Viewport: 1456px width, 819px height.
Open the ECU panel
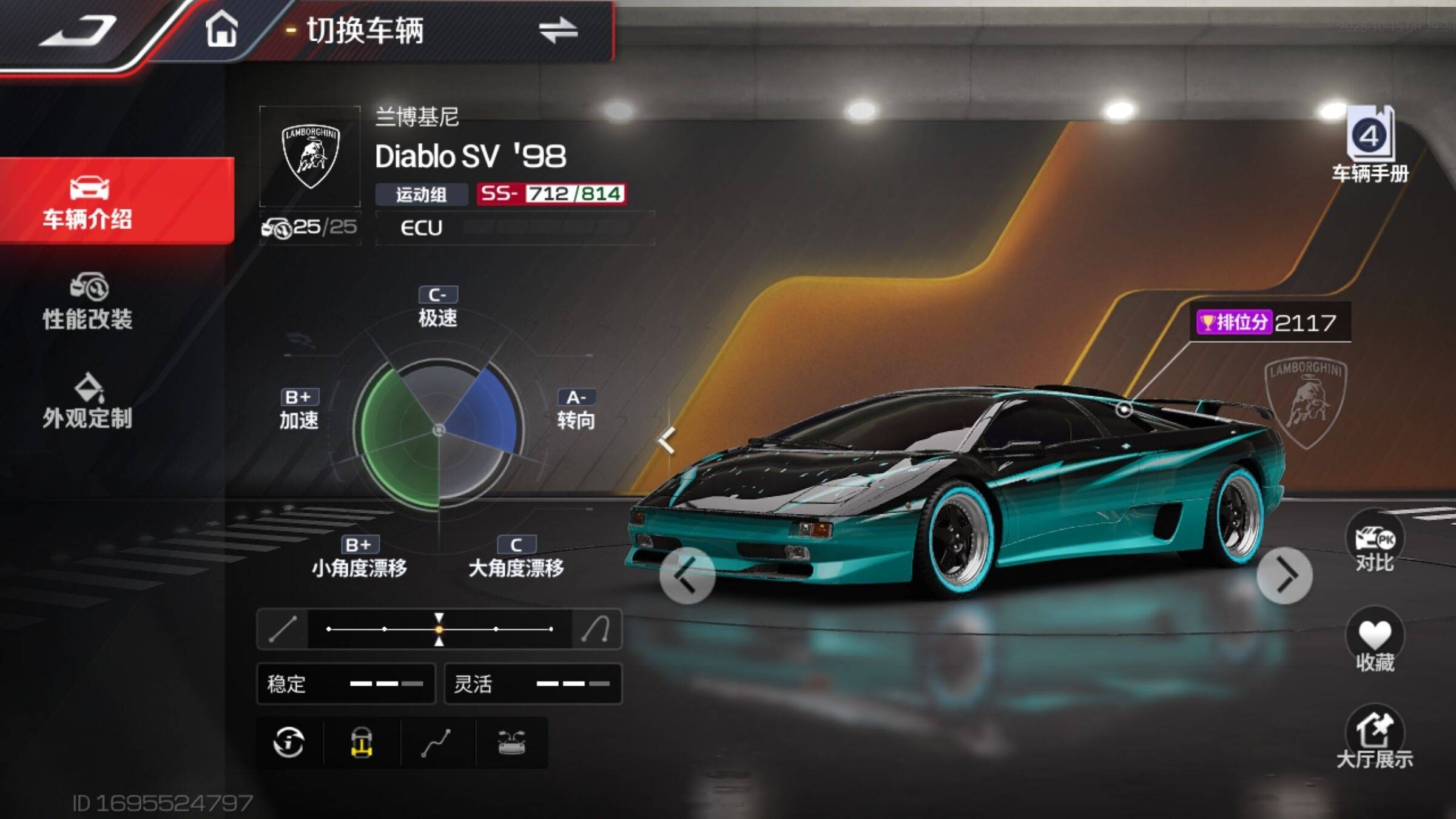[x=514, y=228]
